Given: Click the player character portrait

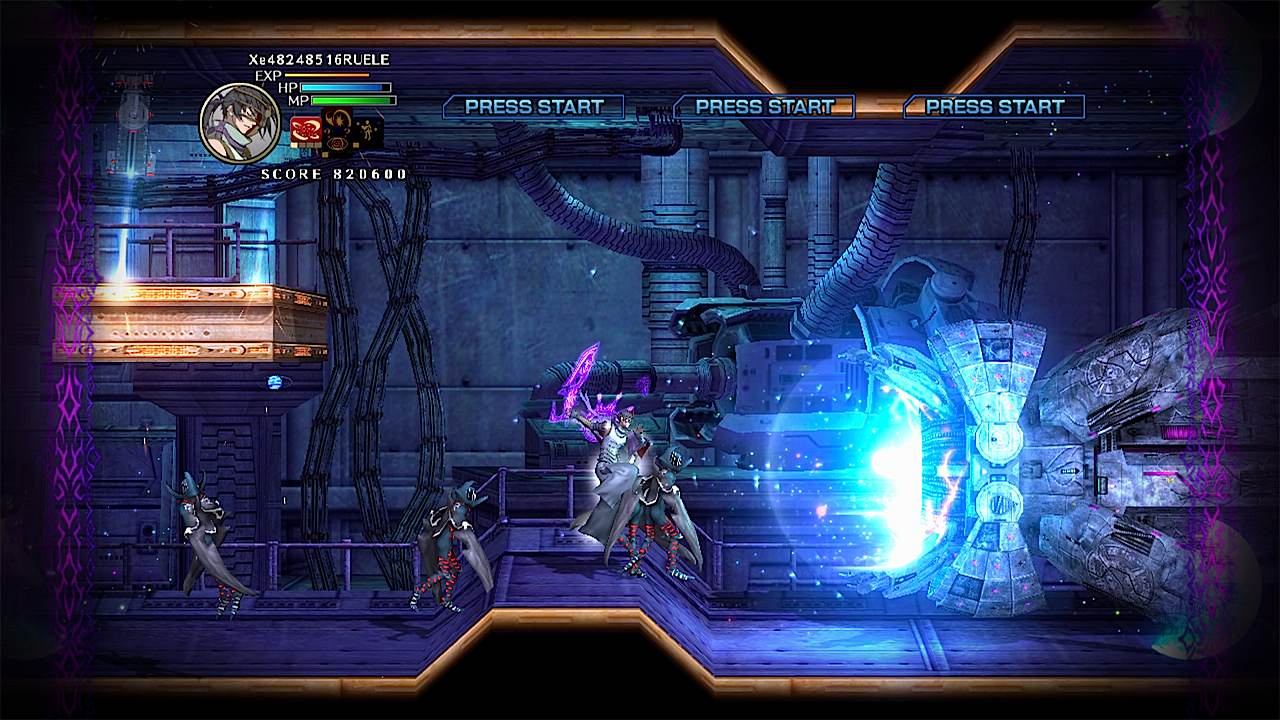Looking at the screenshot, I should tap(240, 122).
